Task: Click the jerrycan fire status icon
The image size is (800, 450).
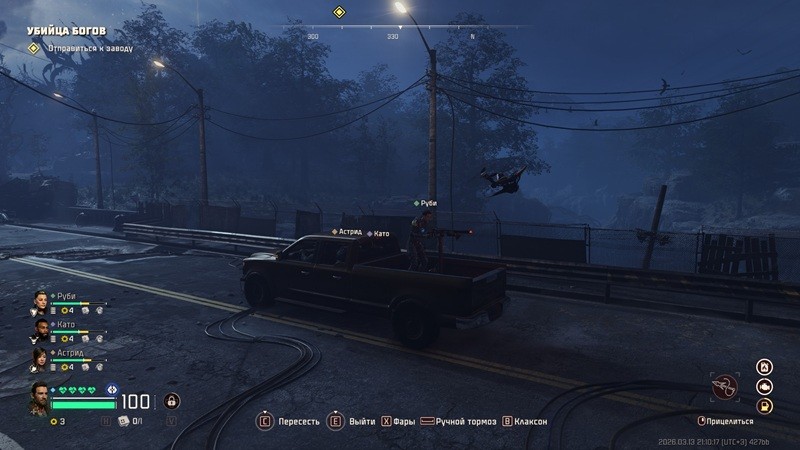Action: tap(765, 367)
